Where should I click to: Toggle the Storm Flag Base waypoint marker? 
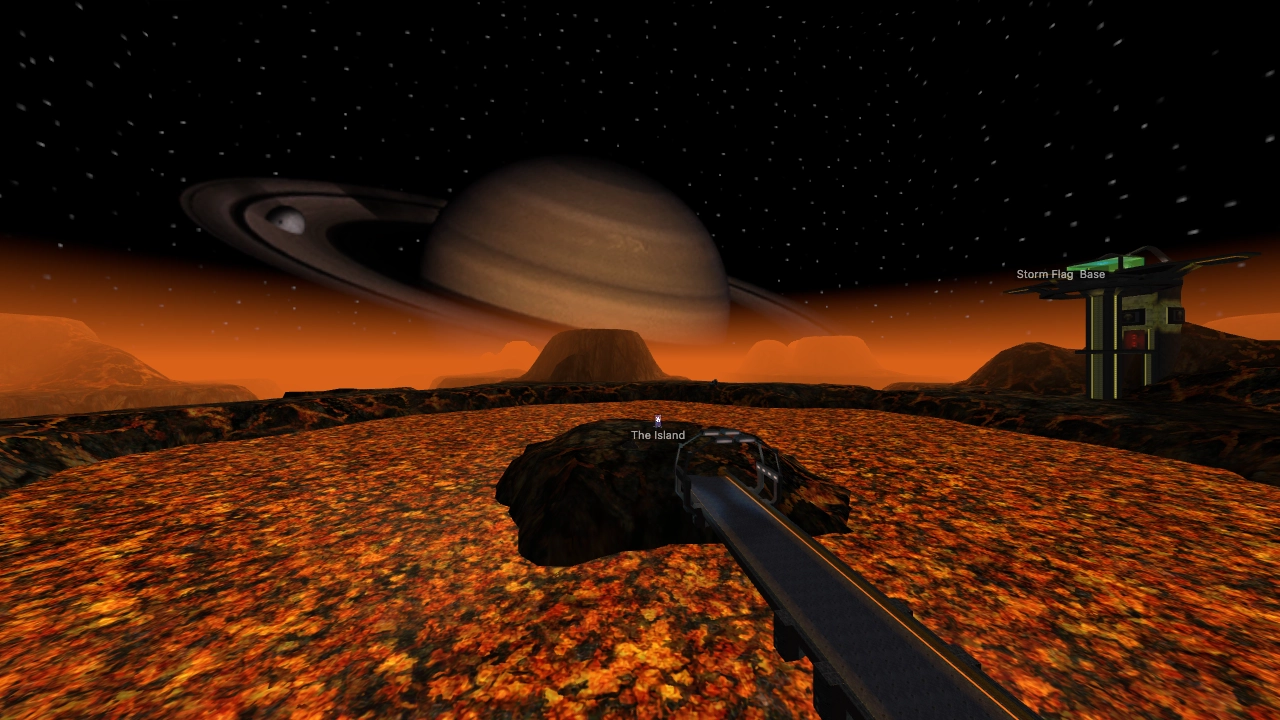pyautogui.click(x=1061, y=273)
